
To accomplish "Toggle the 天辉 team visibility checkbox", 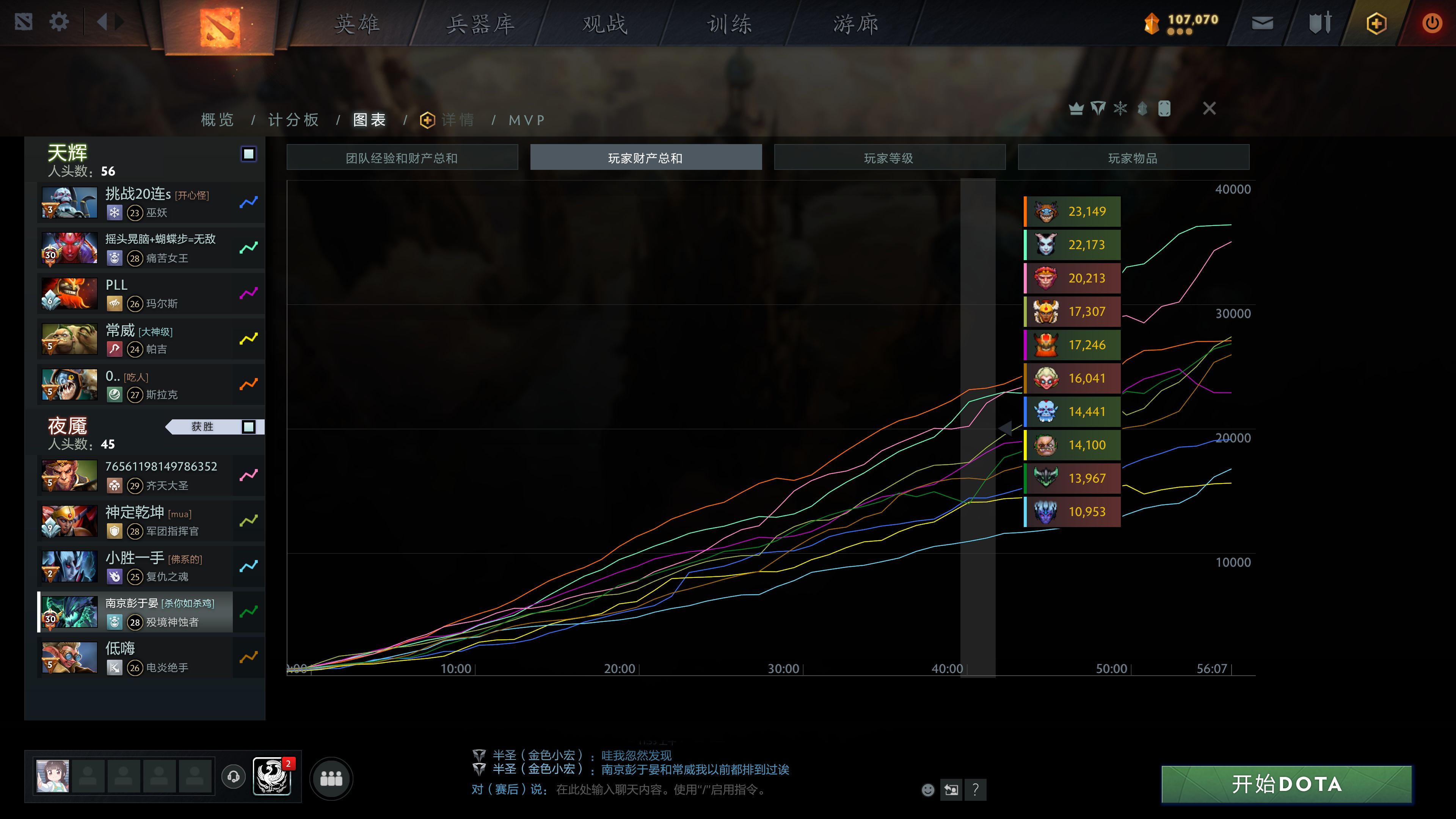I will tap(249, 153).
